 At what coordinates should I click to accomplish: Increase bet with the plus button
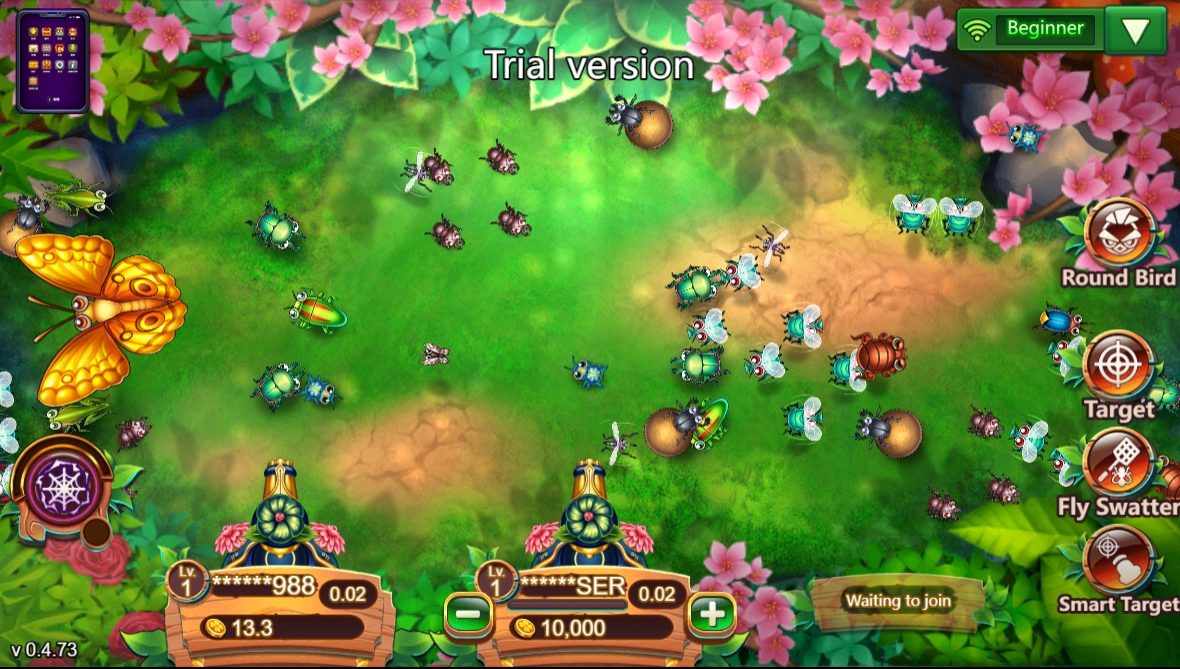[x=711, y=612]
